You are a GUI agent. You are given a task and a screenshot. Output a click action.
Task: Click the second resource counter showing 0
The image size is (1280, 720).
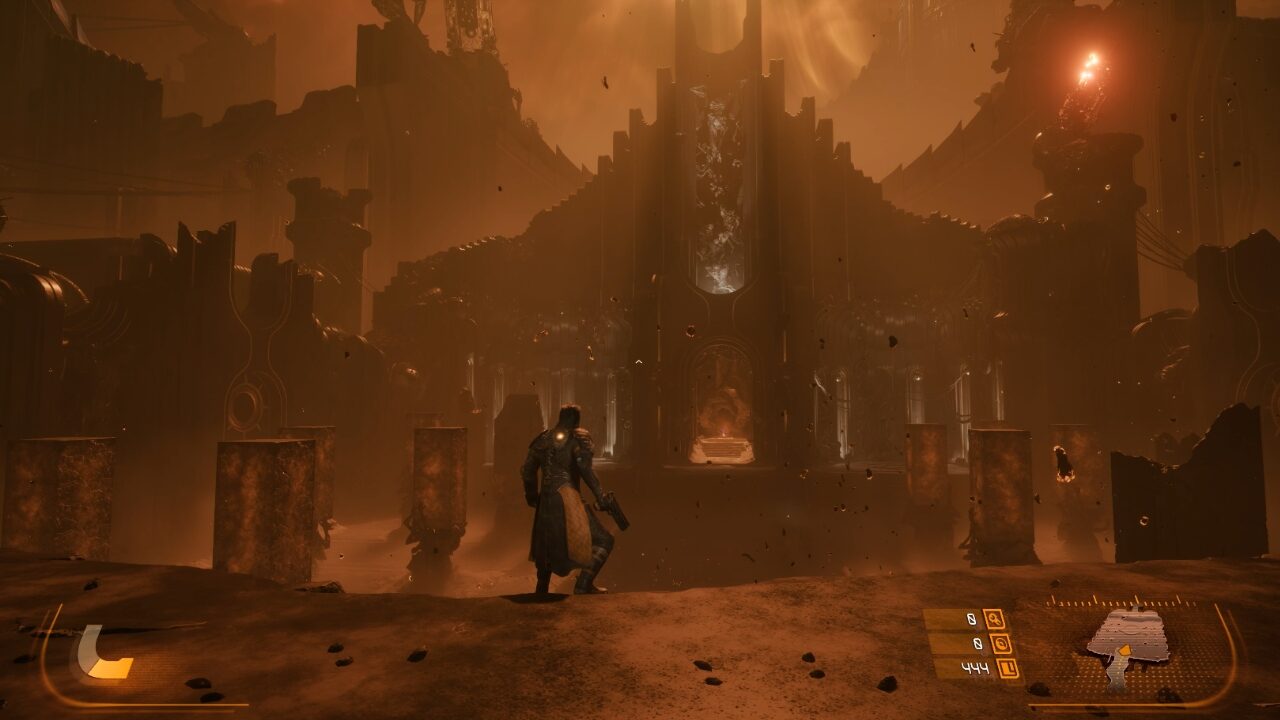click(978, 642)
